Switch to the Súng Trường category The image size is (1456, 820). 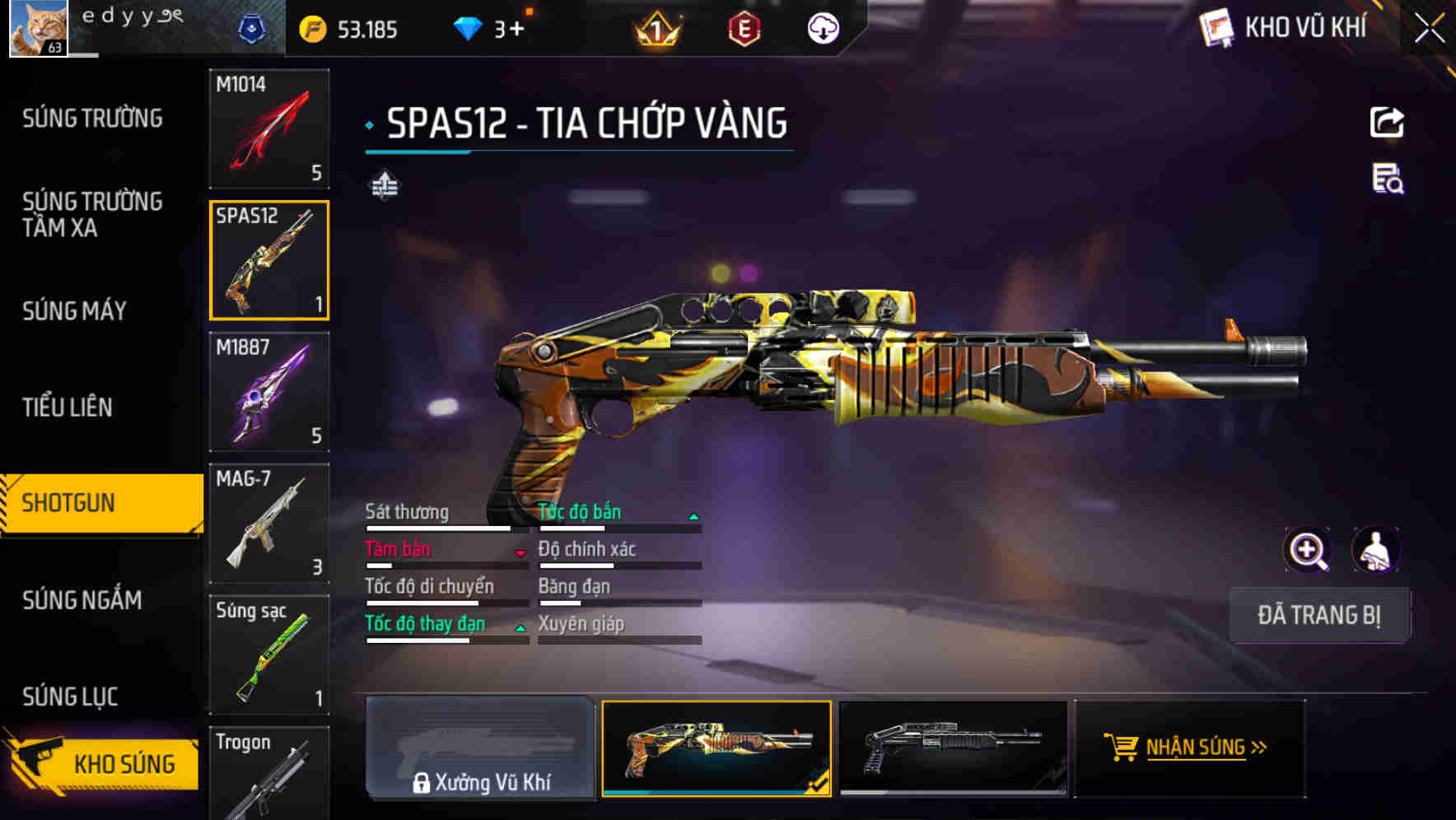point(92,119)
